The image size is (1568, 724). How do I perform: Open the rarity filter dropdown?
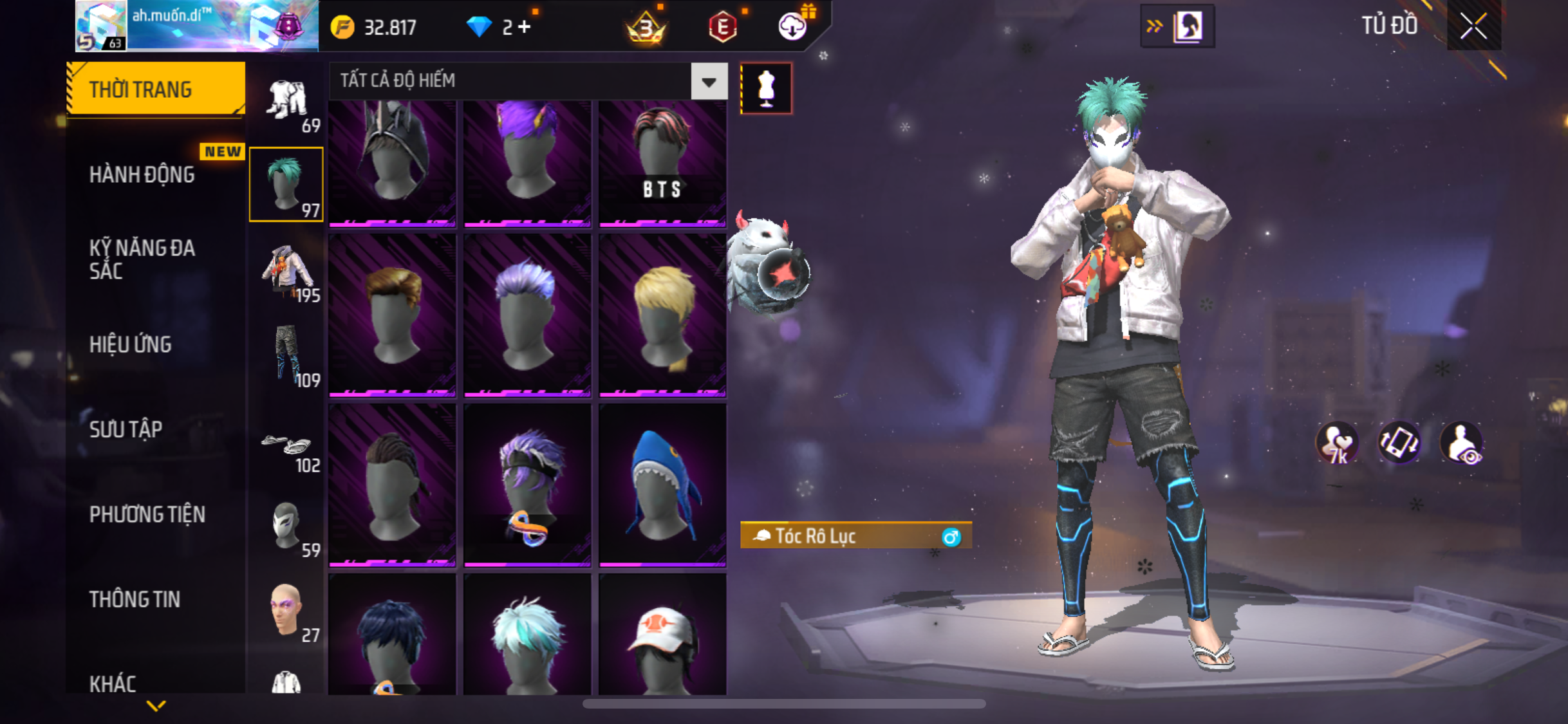(709, 82)
